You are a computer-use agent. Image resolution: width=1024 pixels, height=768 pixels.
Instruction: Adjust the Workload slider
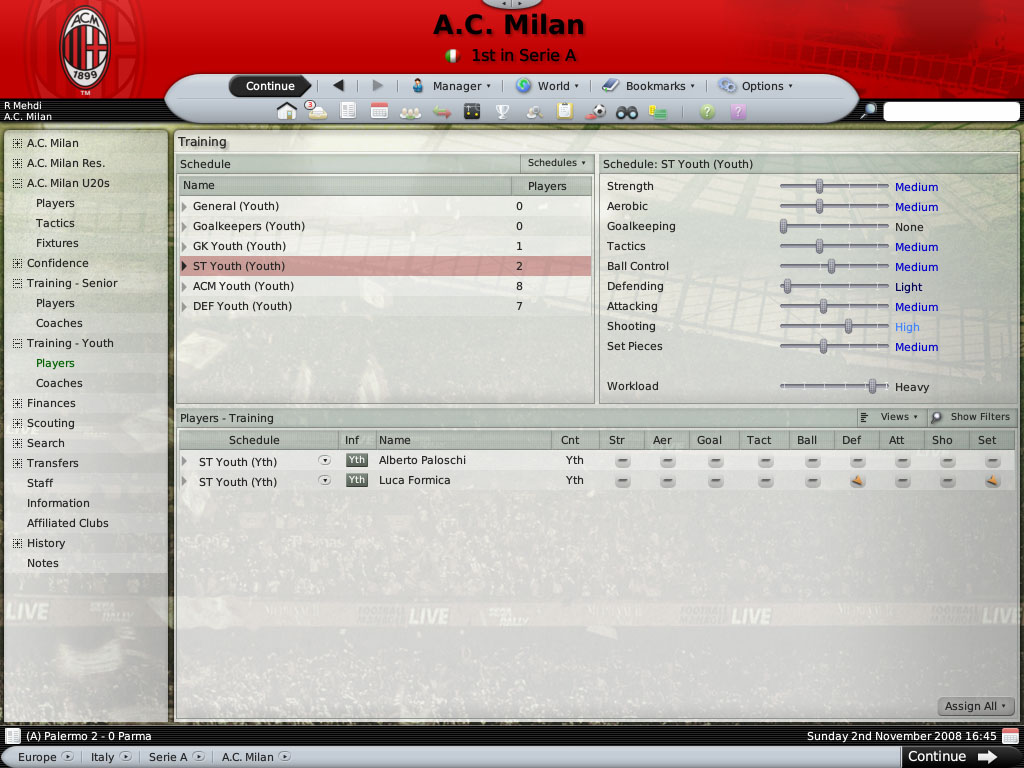coord(872,387)
